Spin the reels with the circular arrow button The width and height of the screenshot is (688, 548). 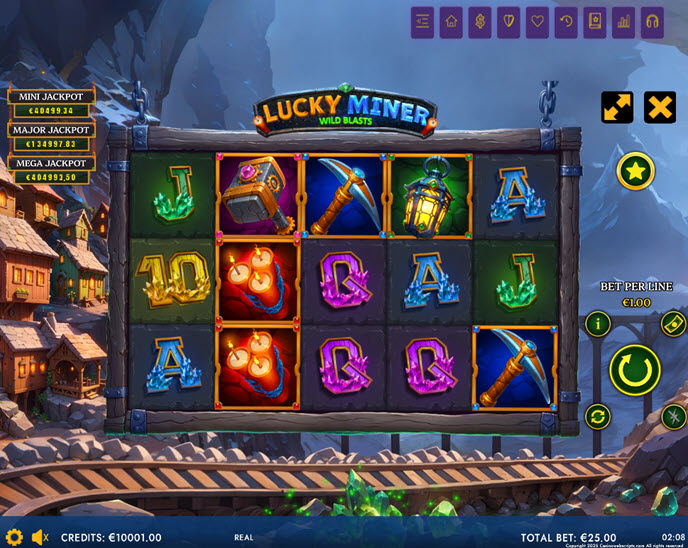(635, 370)
